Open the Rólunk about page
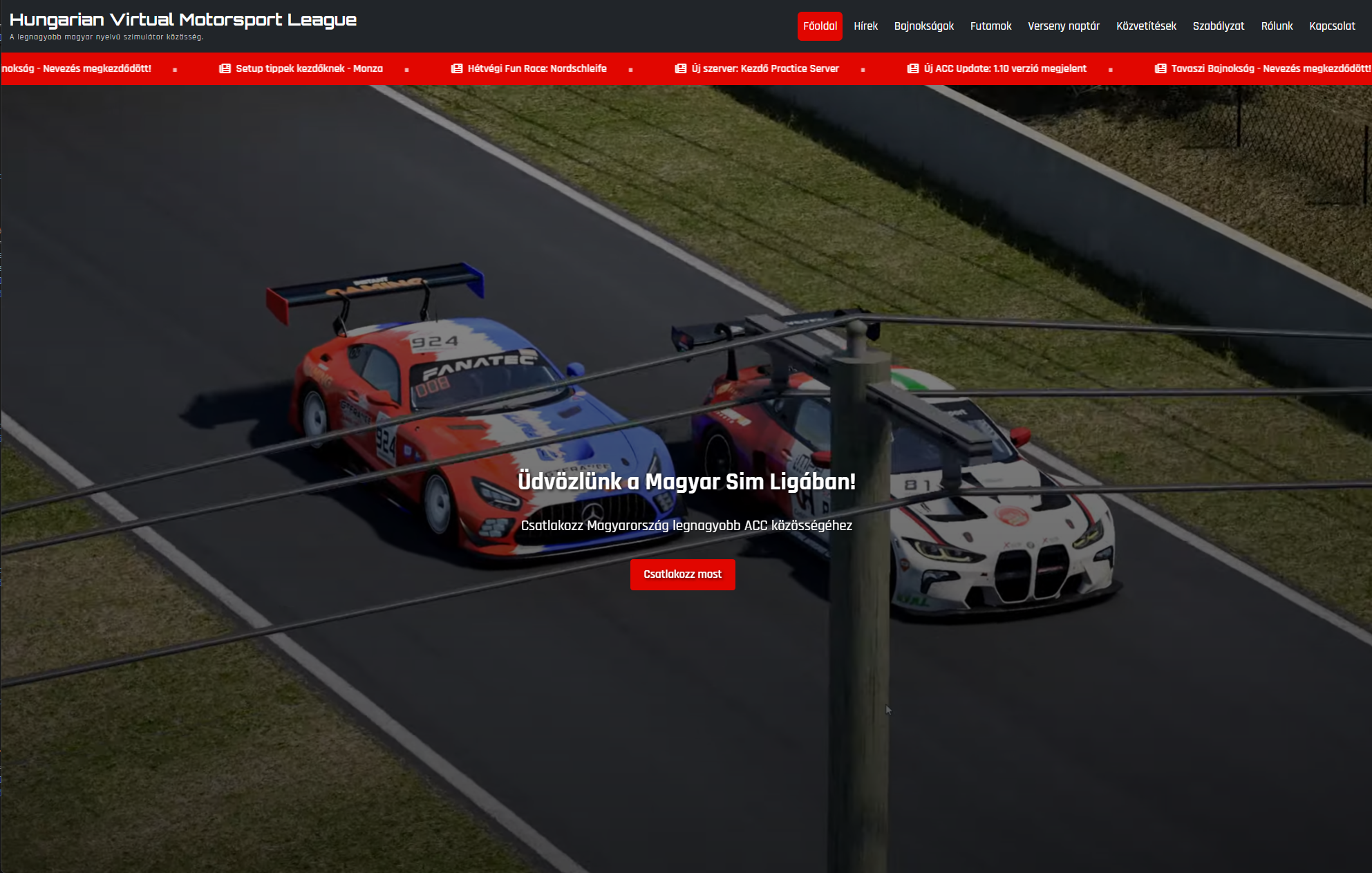The width and height of the screenshot is (1372, 873). click(1277, 26)
